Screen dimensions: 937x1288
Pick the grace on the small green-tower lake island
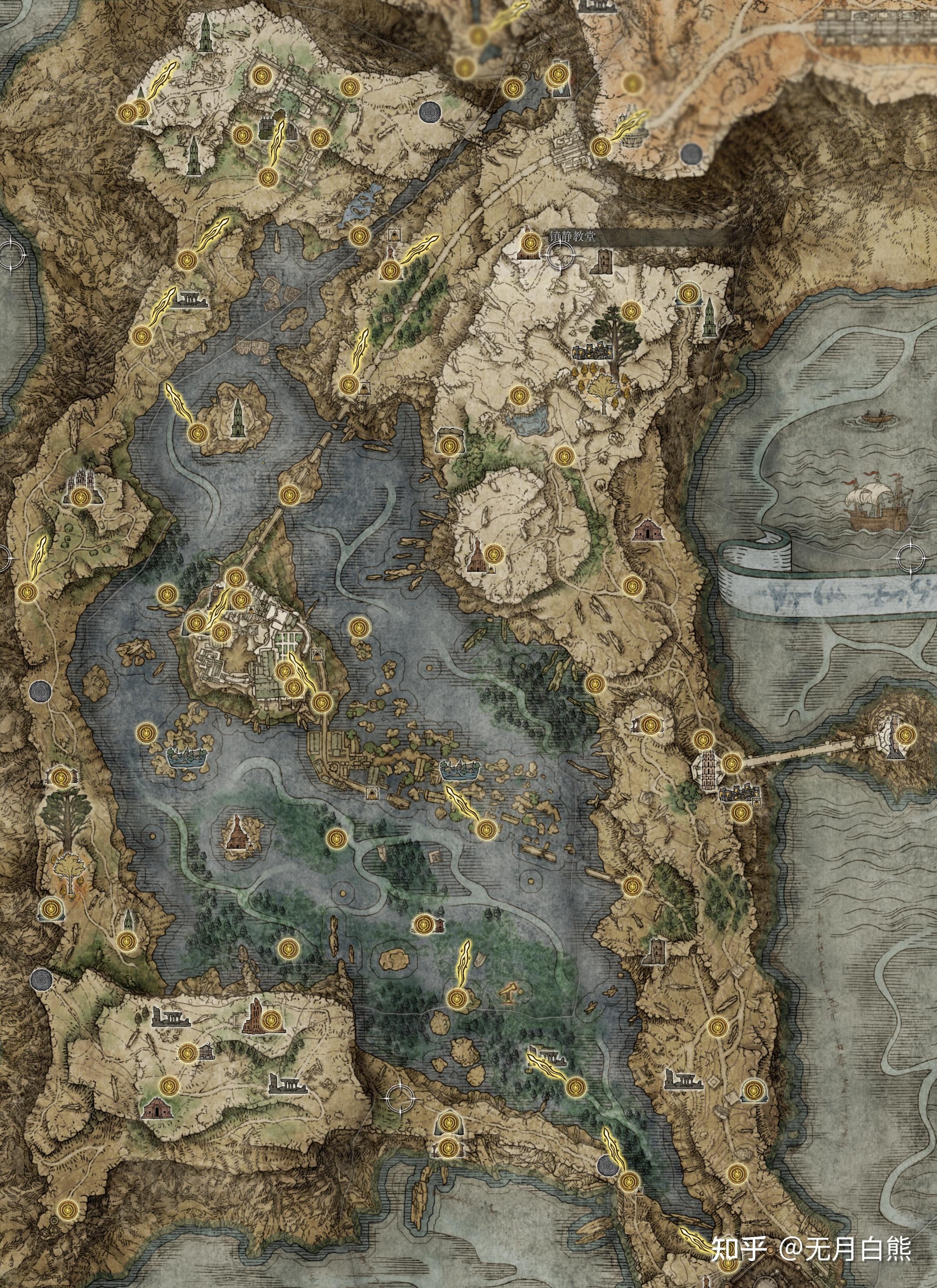(197, 433)
